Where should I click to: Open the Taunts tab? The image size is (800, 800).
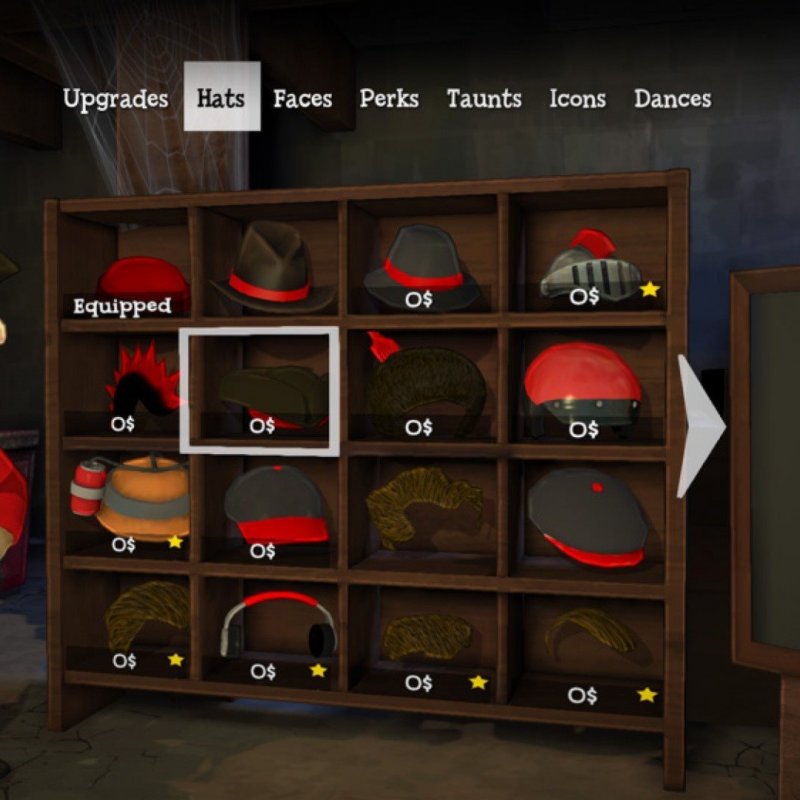pyautogui.click(x=484, y=99)
